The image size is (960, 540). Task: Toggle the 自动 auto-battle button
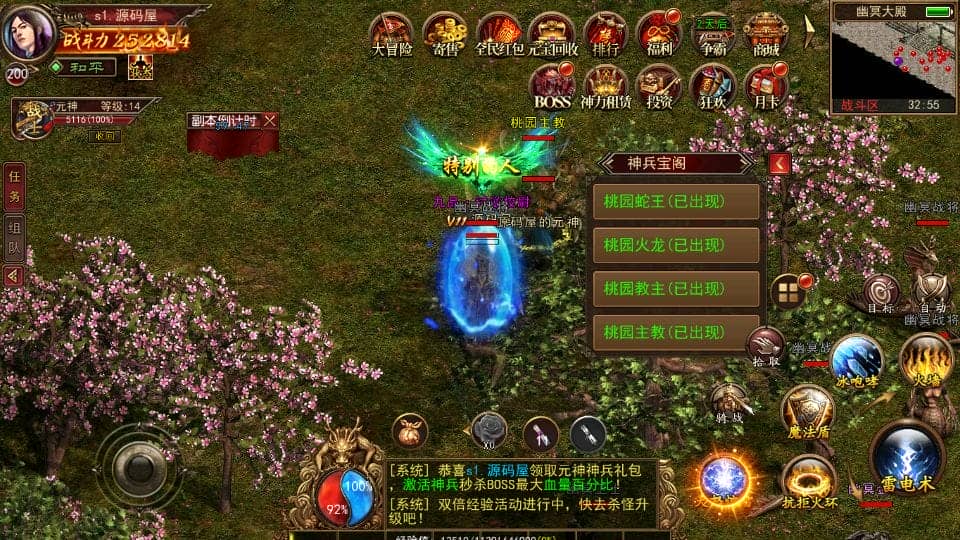[928, 292]
